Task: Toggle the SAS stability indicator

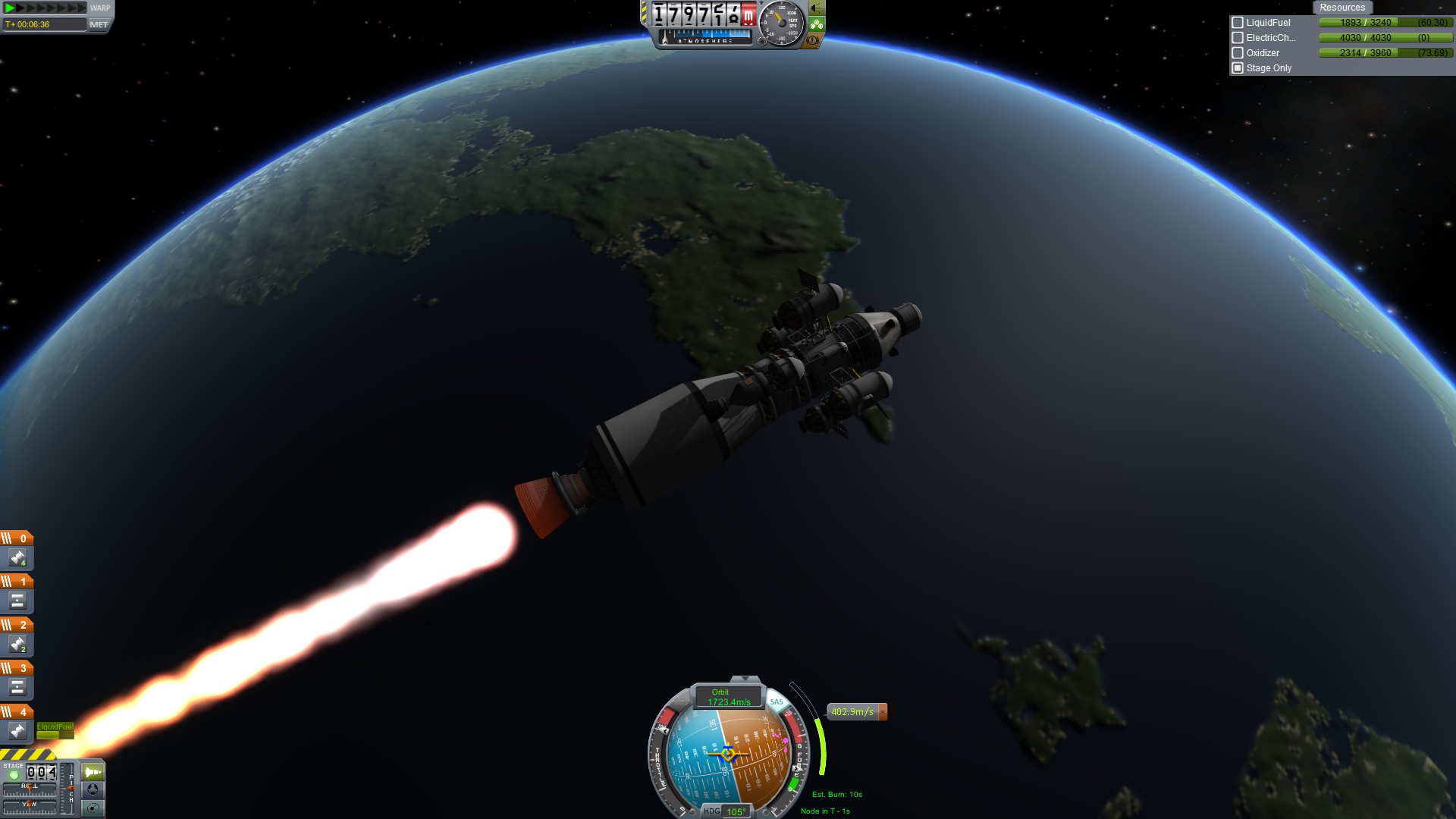Action: coord(777,701)
